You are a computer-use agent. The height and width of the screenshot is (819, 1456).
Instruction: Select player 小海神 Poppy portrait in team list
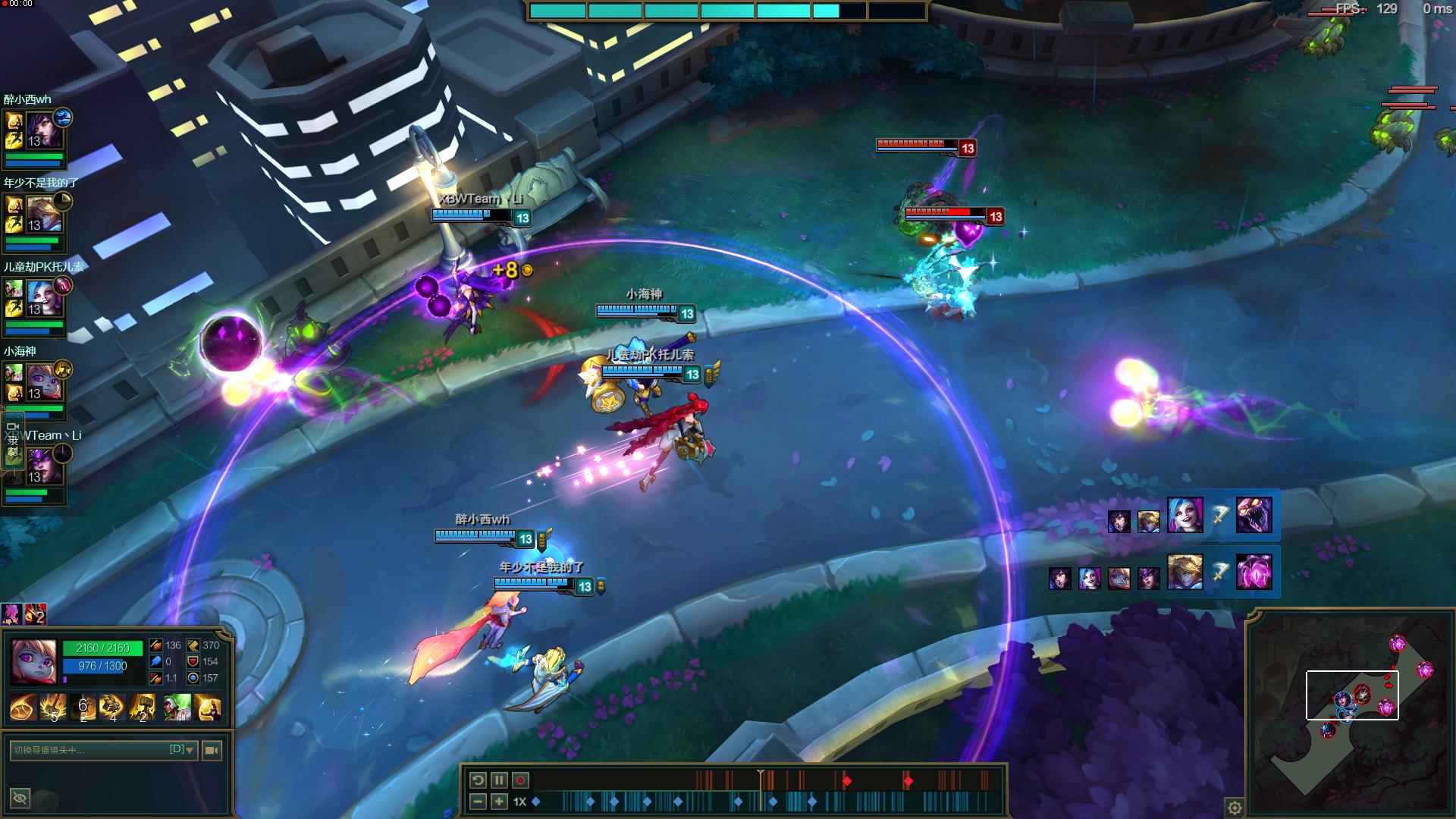[x=45, y=383]
